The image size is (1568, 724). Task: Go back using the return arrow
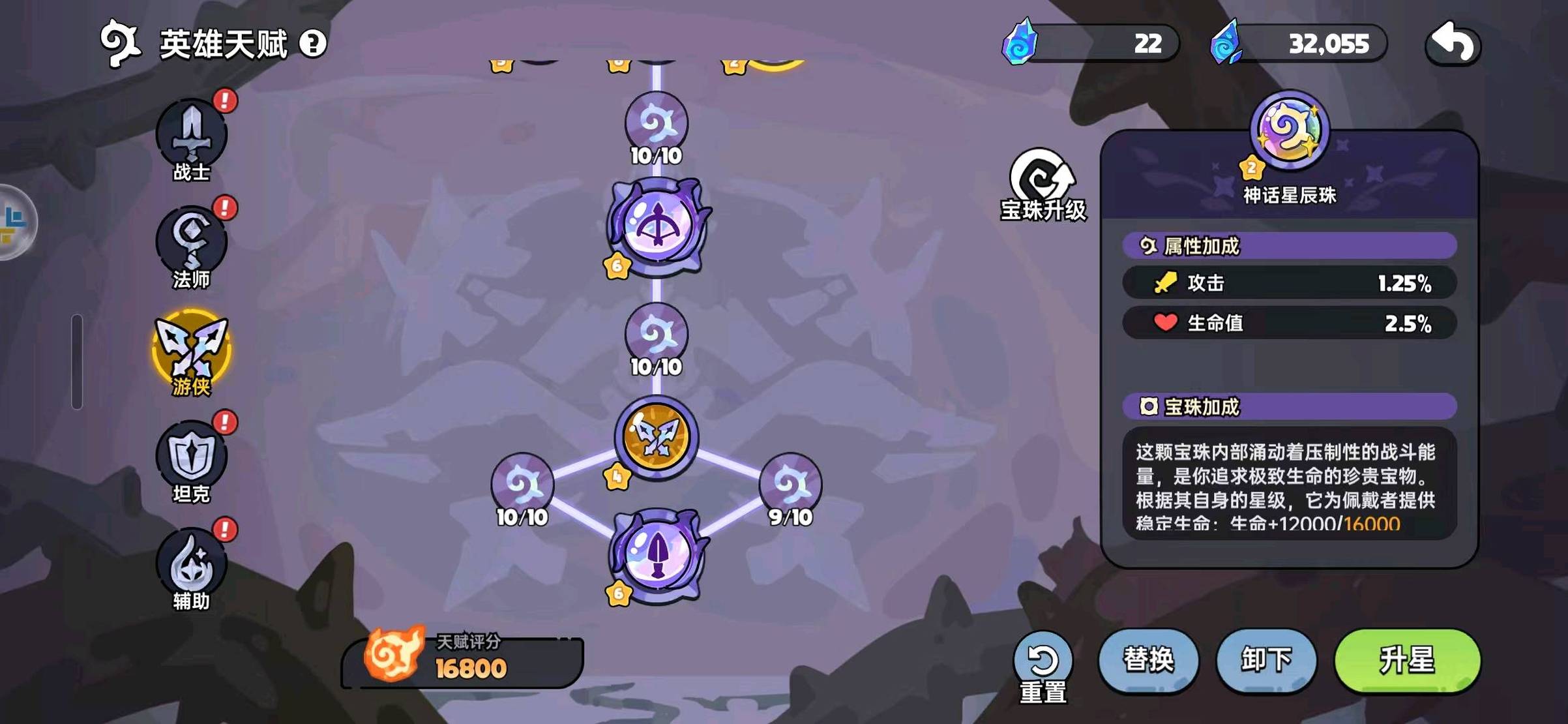pos(1453,44)
